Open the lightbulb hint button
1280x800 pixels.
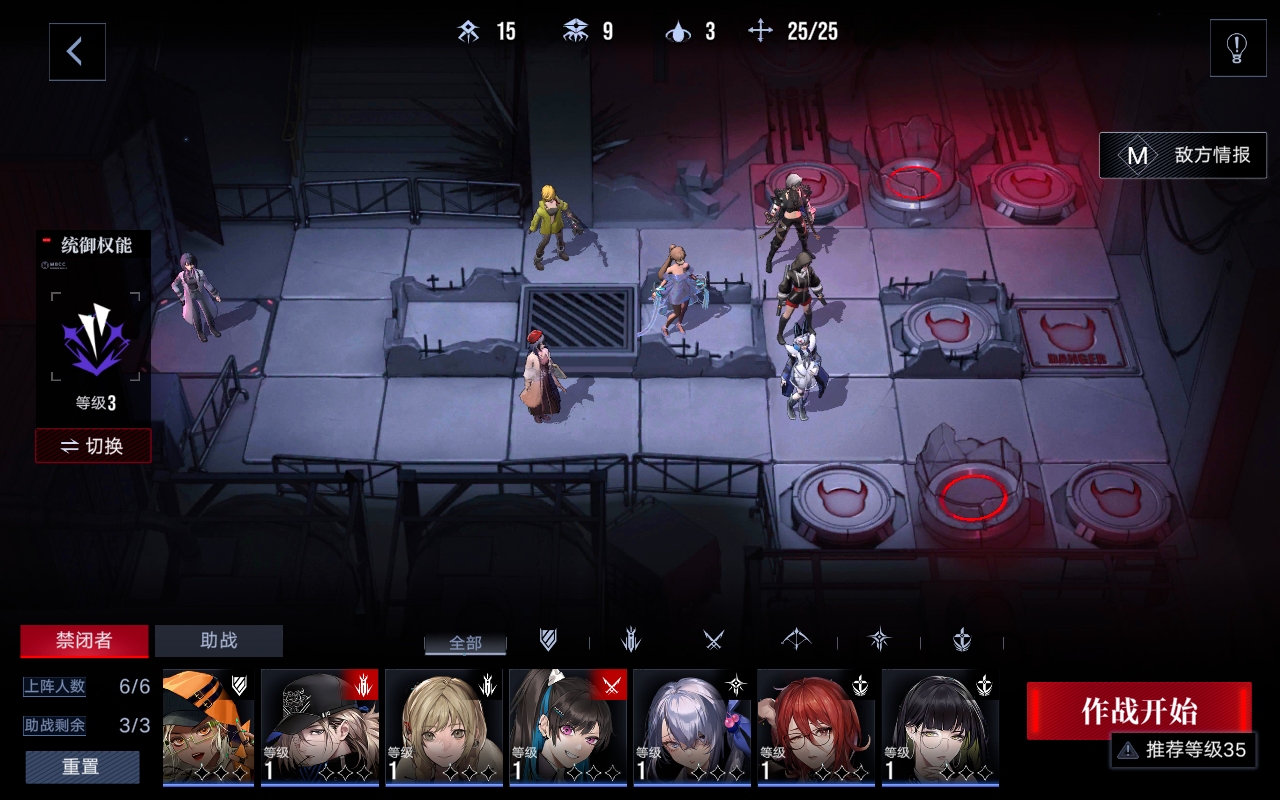pyautogui.click(x=1237, y=48)
